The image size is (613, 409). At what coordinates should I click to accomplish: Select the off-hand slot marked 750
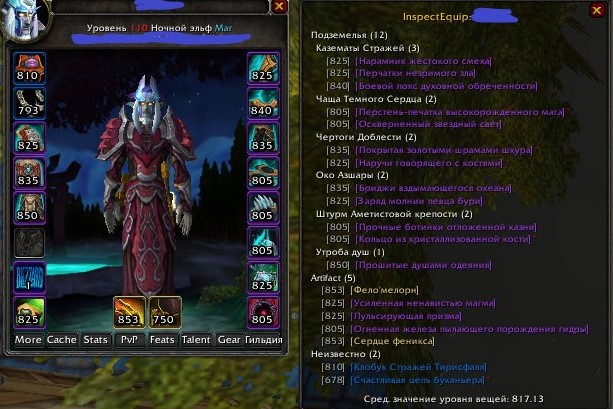(x=164, y=311)
